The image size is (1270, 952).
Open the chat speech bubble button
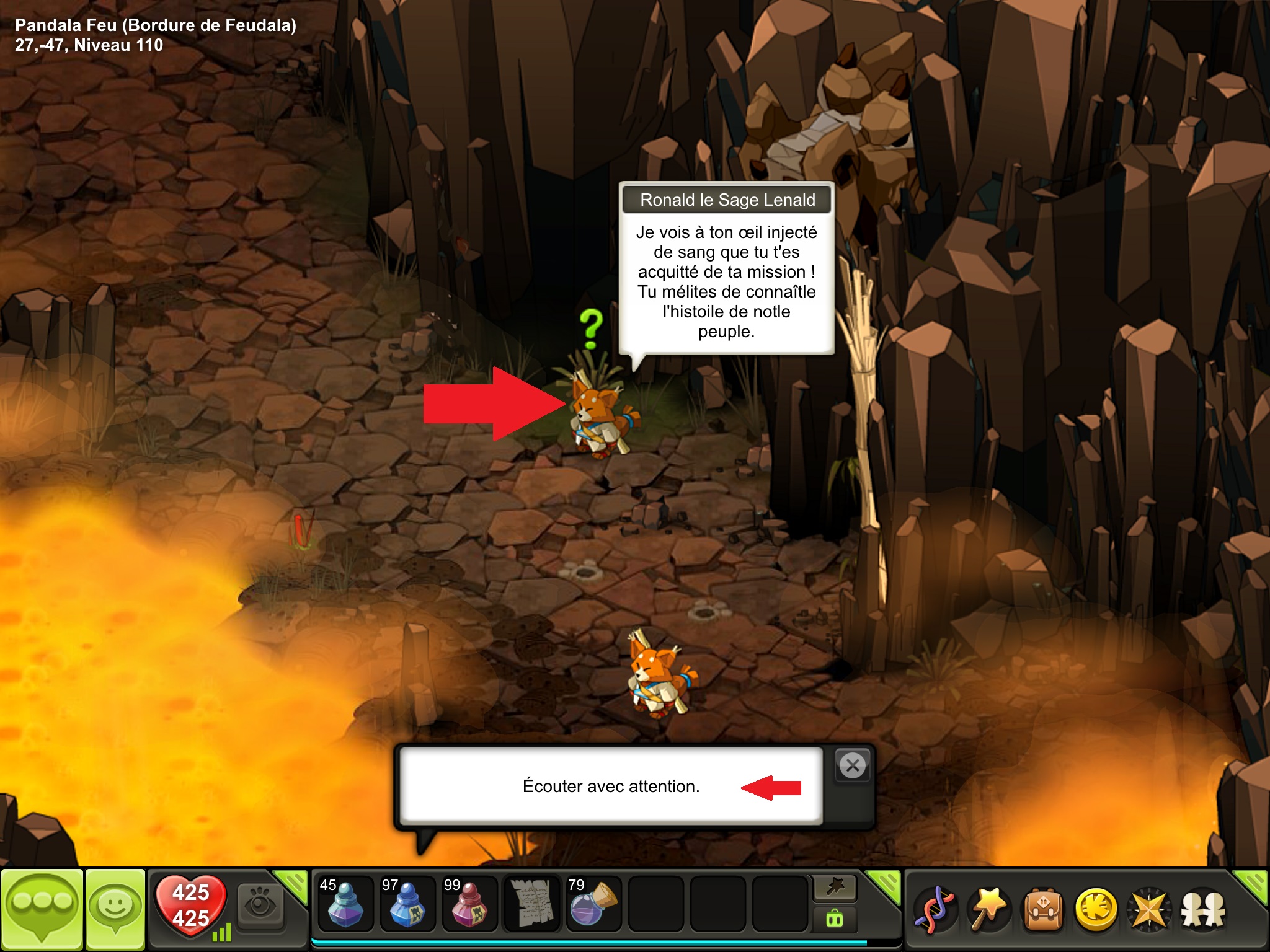(42, 909)
